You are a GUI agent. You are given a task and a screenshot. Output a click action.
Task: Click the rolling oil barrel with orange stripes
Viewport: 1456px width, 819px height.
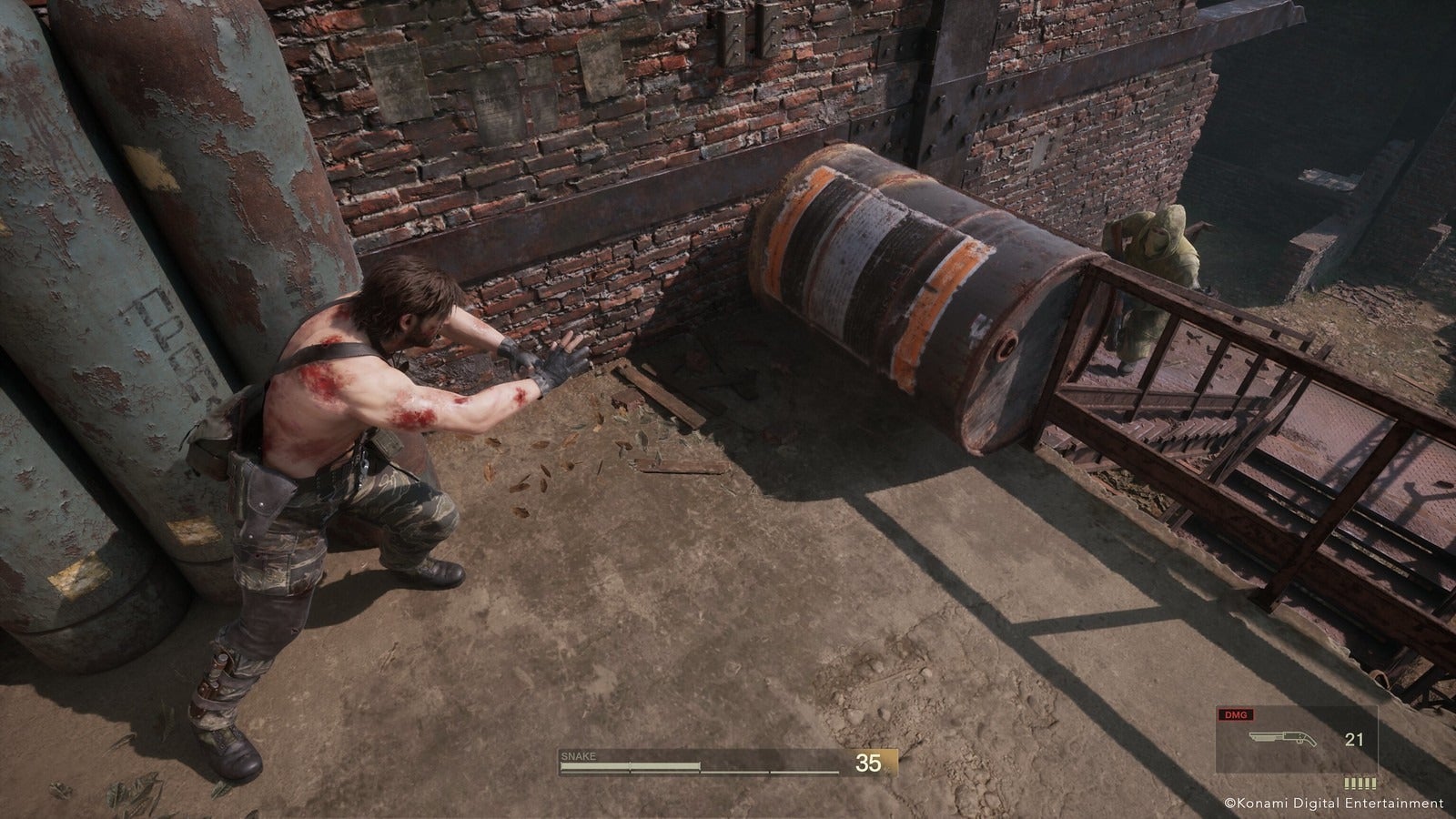[x=919, y=291]
